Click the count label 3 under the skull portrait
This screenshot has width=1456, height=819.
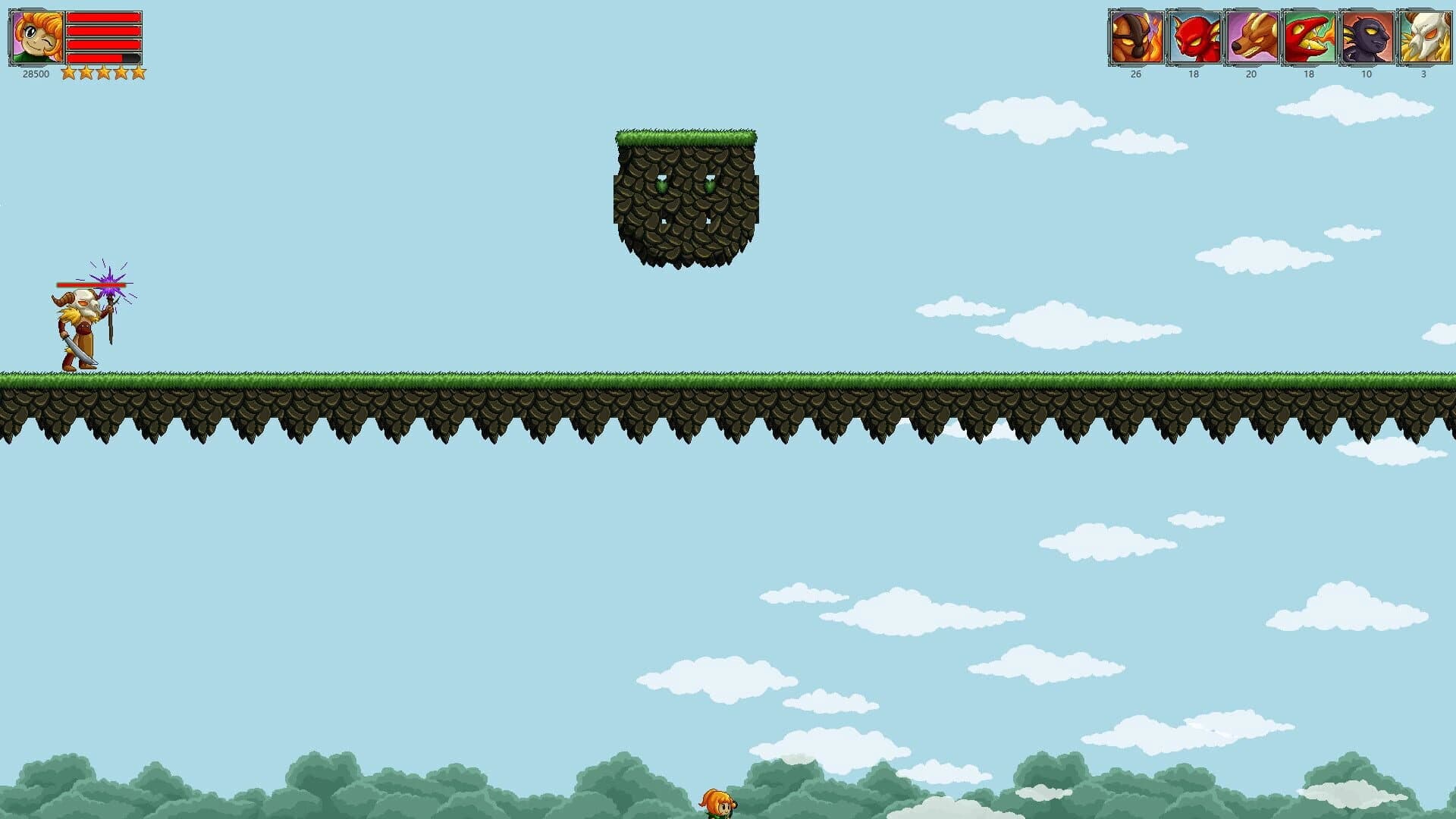pyautogui.click(x=1423, y=75)
